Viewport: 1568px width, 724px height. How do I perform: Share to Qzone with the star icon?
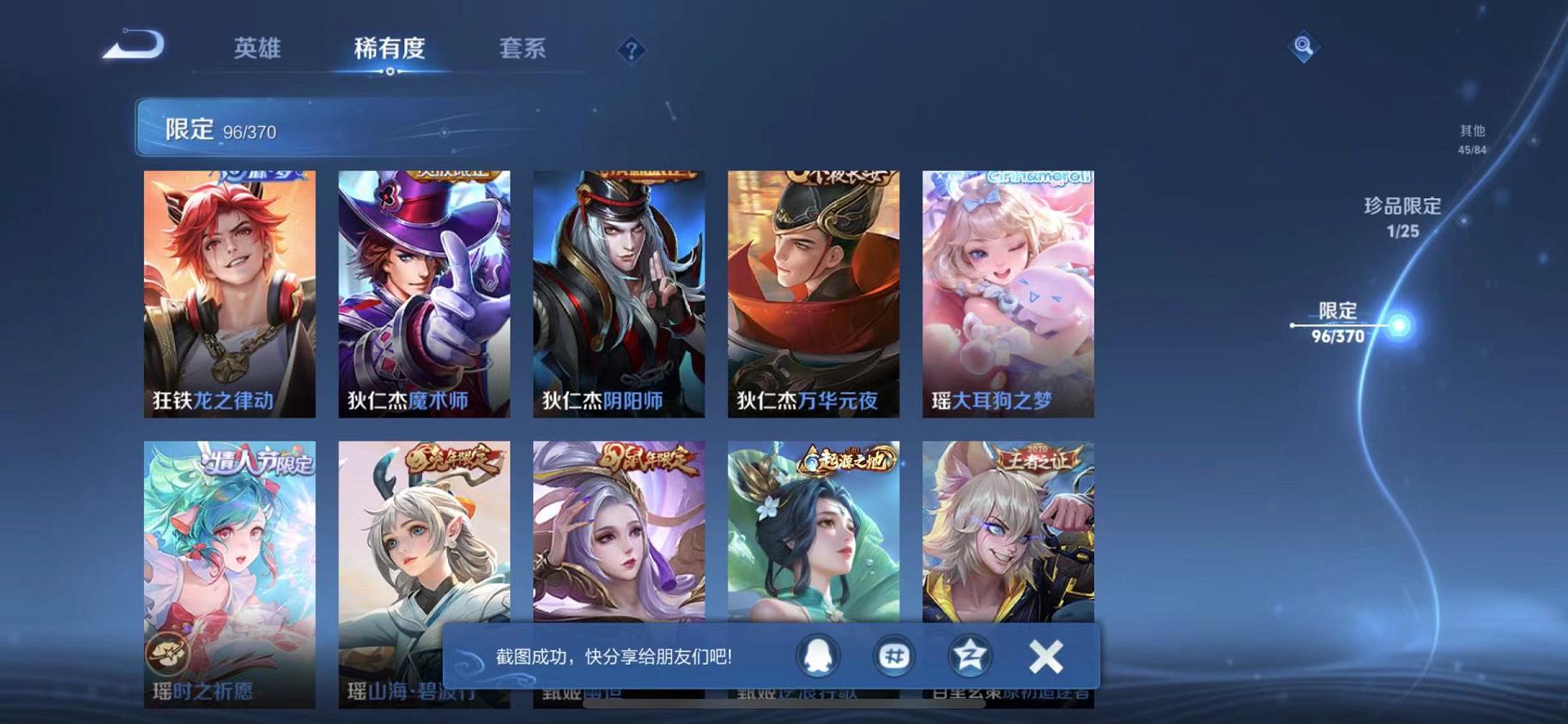(x=968, y=655)
